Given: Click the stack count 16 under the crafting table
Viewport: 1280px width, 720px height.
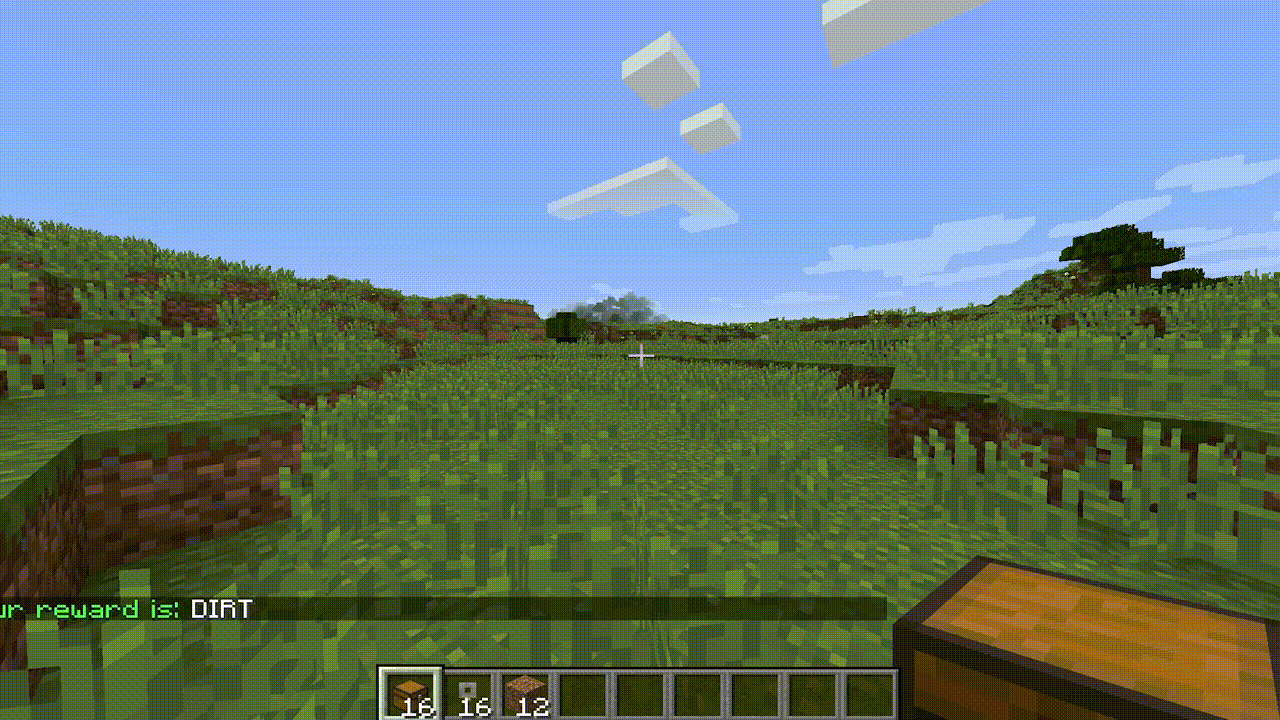Looking at the screenshot, I should 420,707.
